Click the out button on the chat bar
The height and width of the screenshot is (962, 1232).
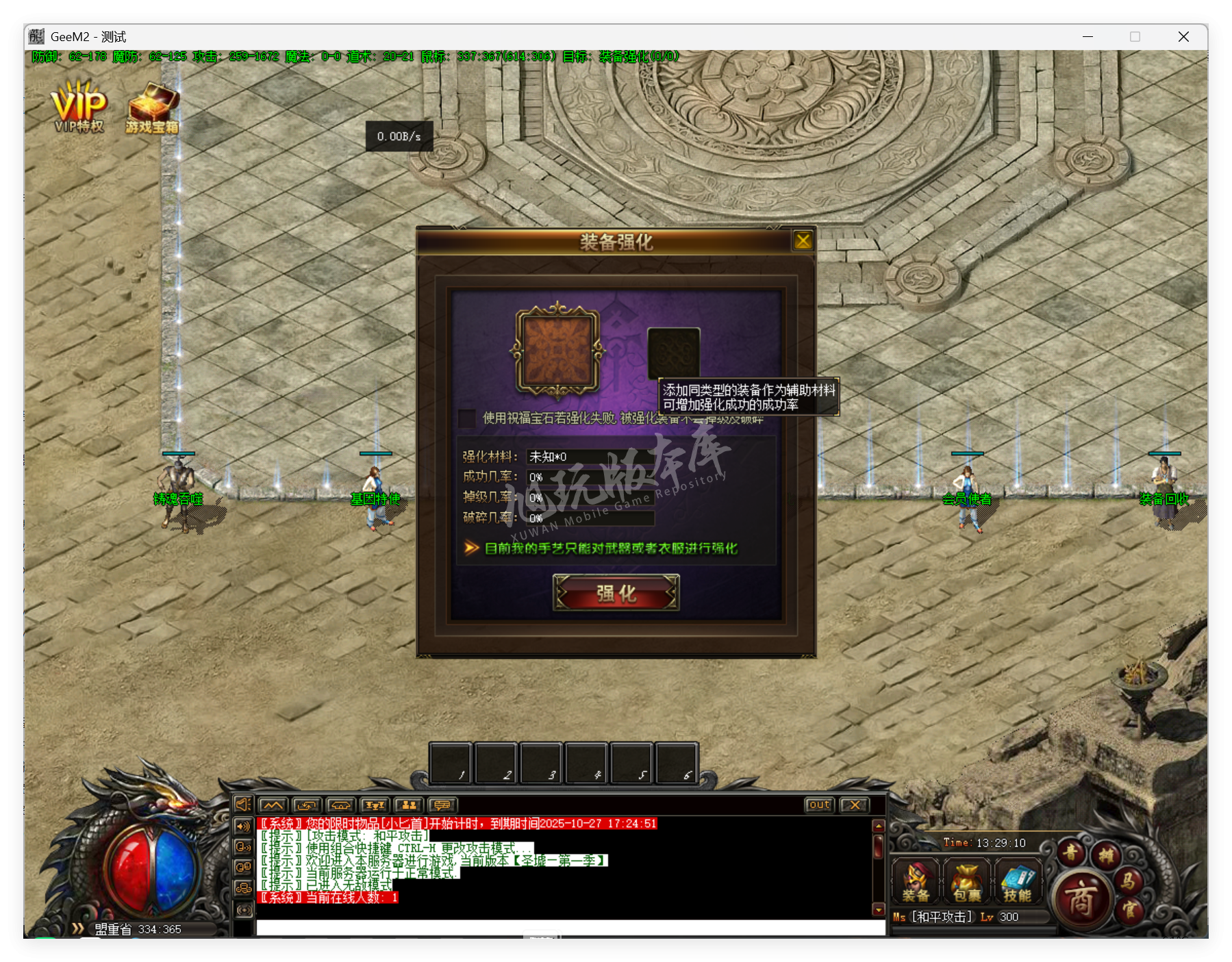coord(818,805)
